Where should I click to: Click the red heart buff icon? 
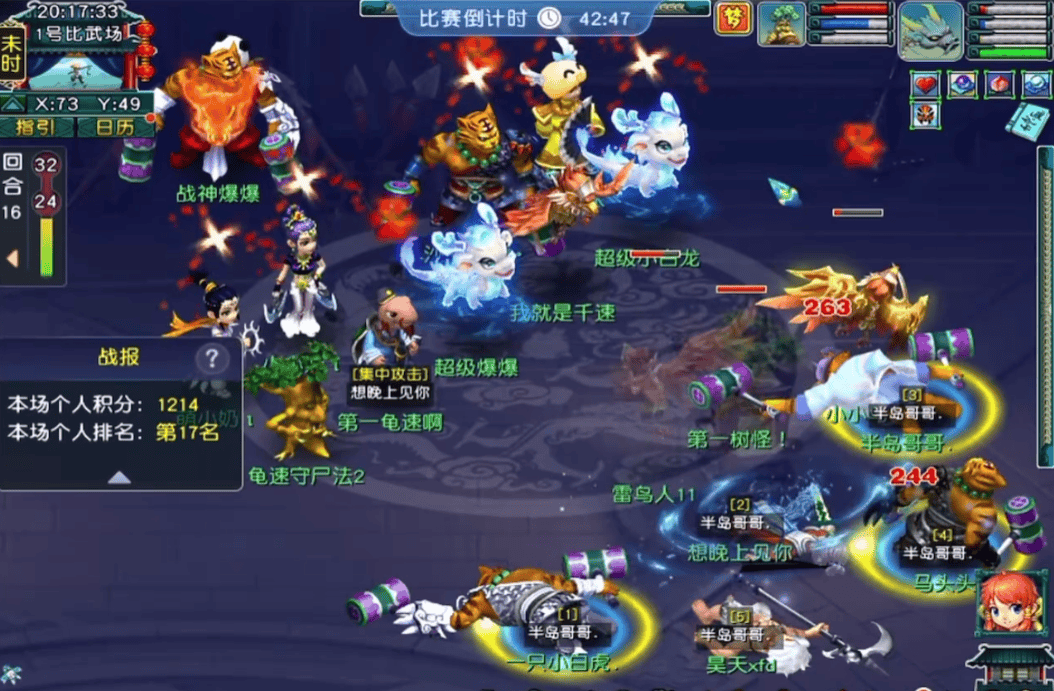pos(925,85)
